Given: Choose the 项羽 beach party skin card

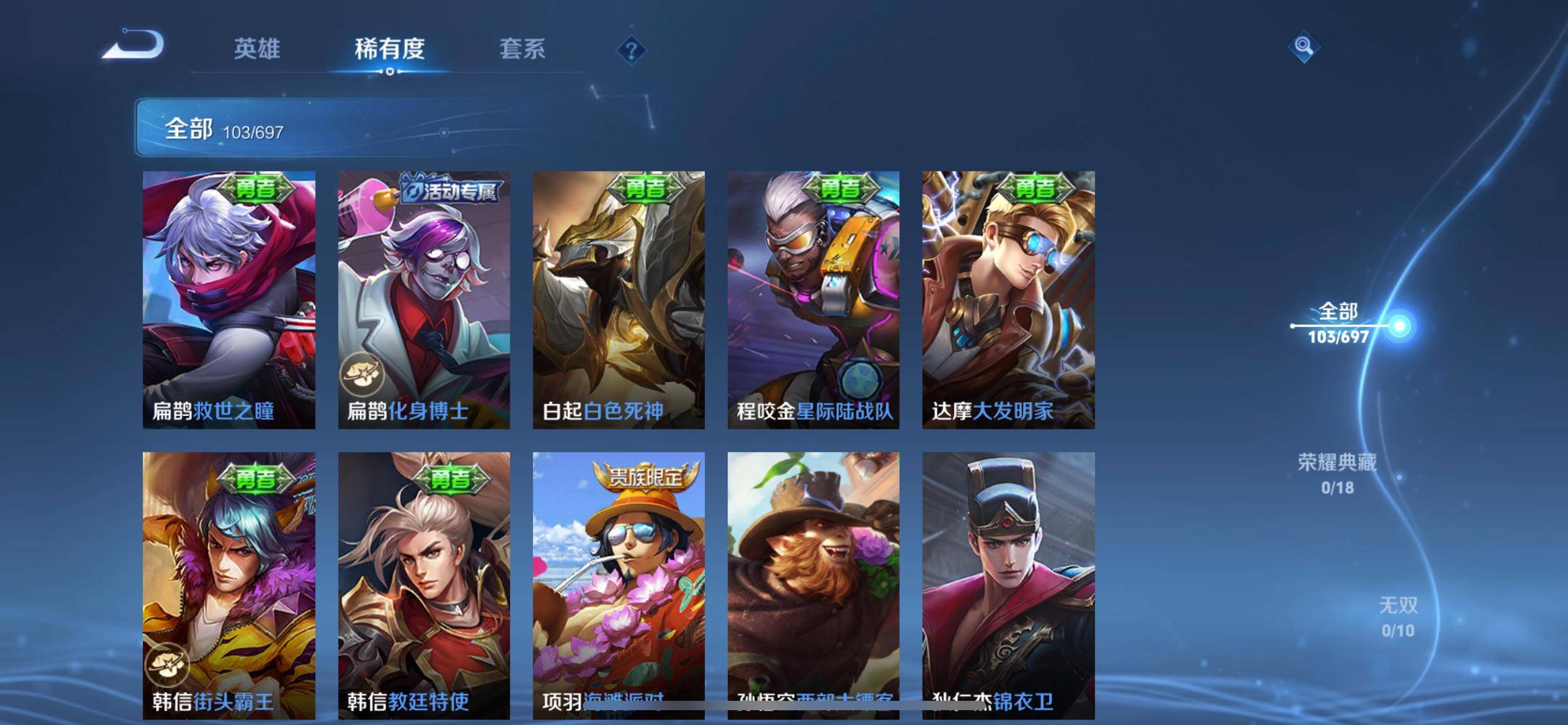Looking at the screenshot, I should (x=619, y=585).
